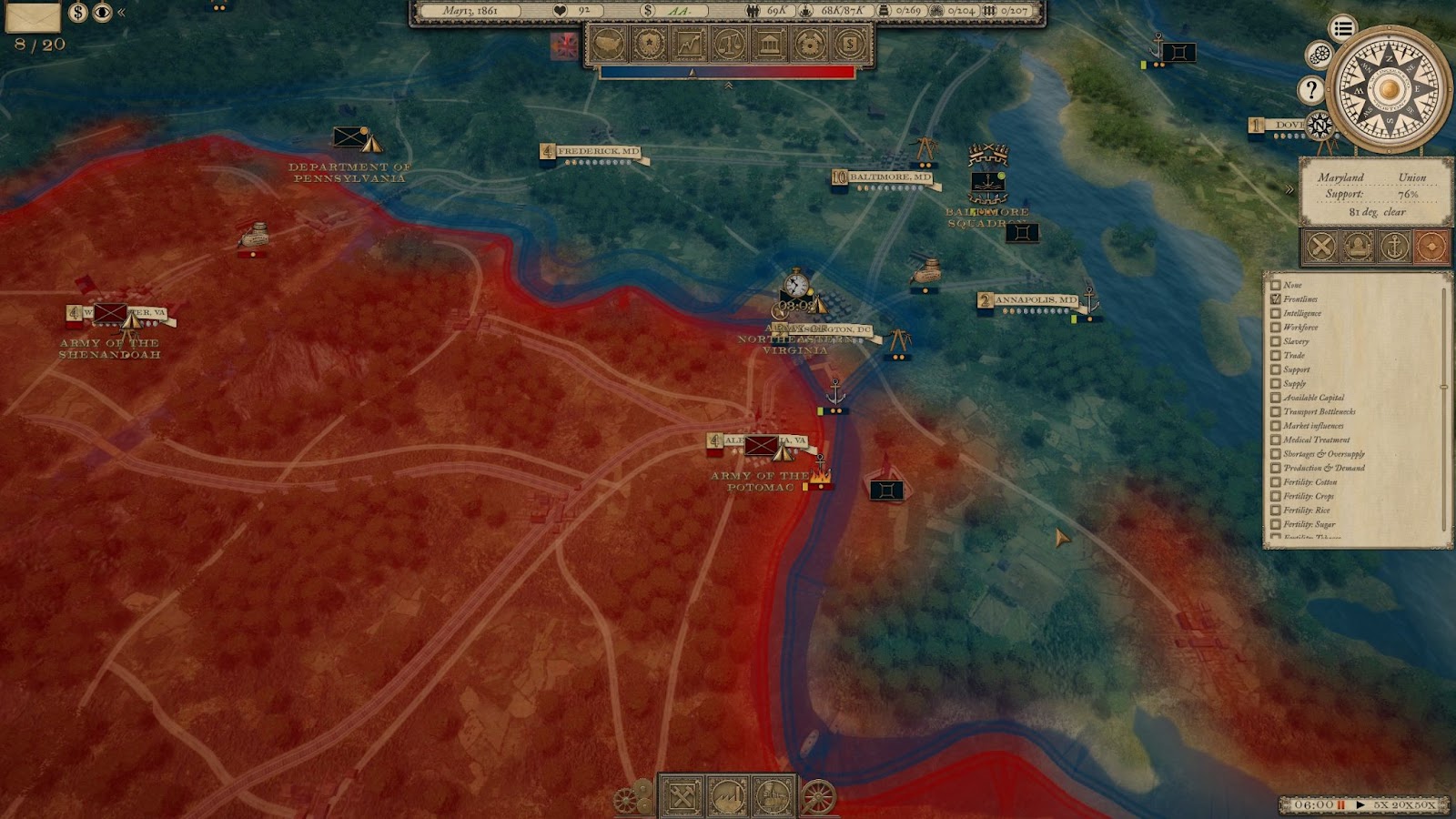This screenshot has height=819, width=1456.
Task: Enable the Slavery map overlay
Action: (1276, 341)
